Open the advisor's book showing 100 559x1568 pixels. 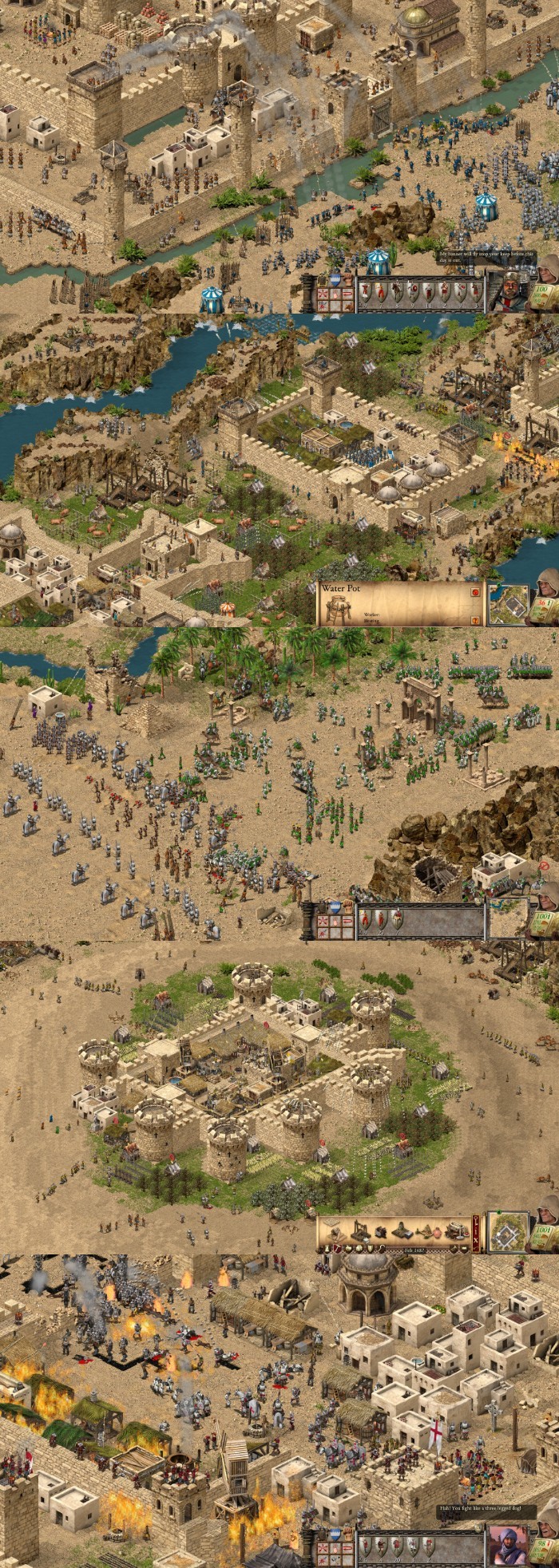click(x=546, y=294)
